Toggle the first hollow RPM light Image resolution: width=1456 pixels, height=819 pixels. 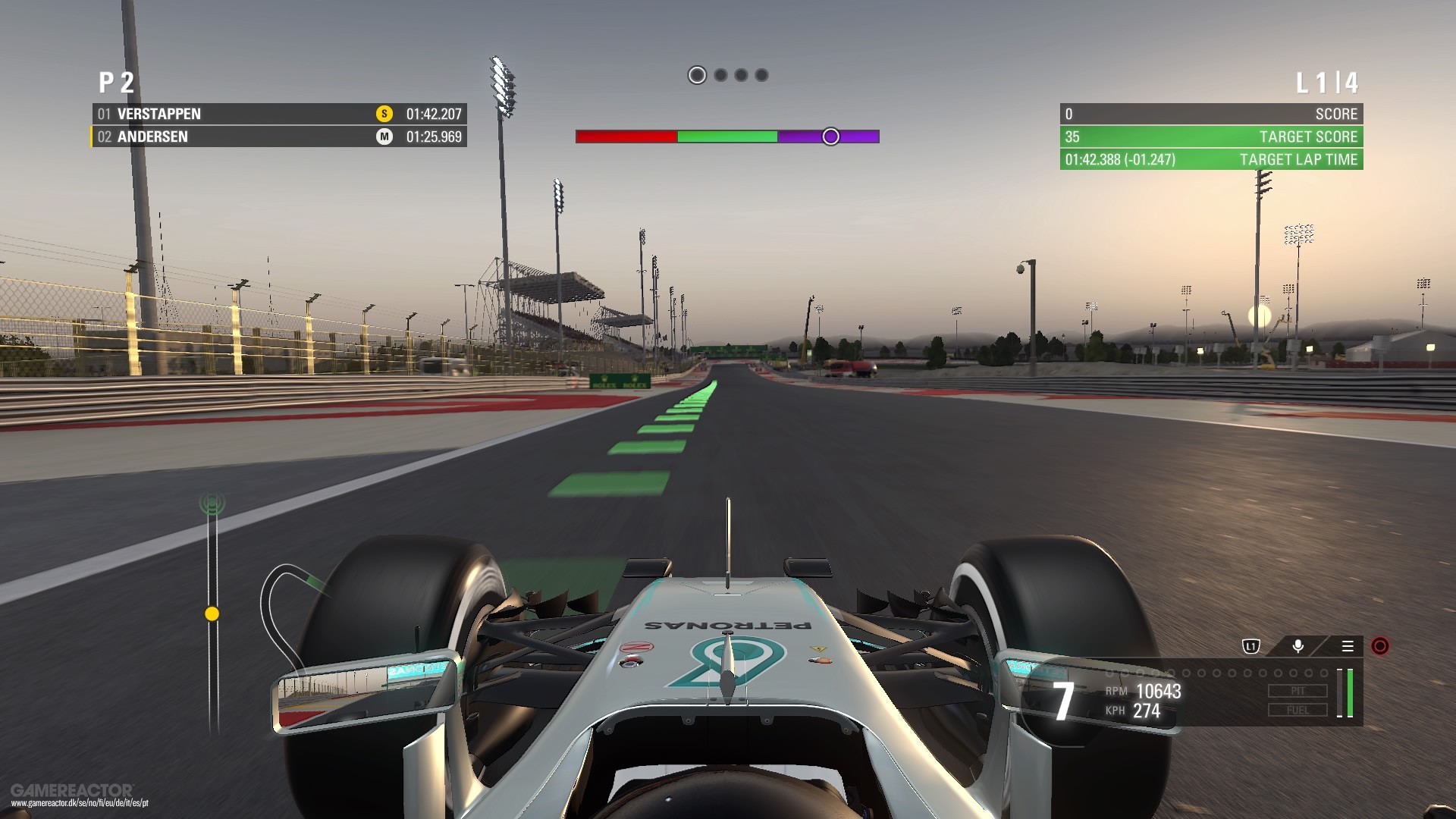(1109, 673)
